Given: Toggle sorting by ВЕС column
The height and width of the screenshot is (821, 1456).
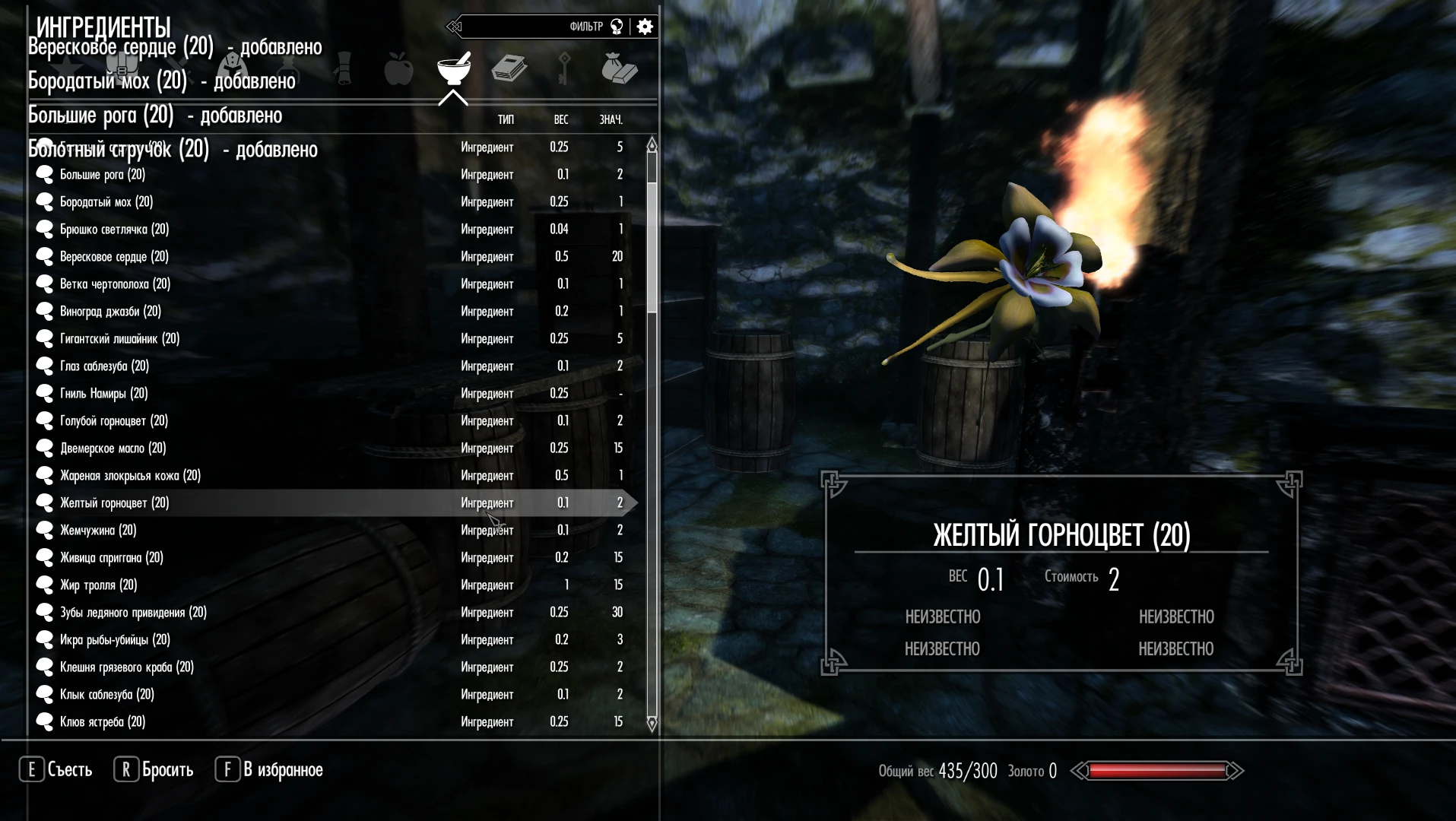Looking at the screenshot, I should coord(560,120).
